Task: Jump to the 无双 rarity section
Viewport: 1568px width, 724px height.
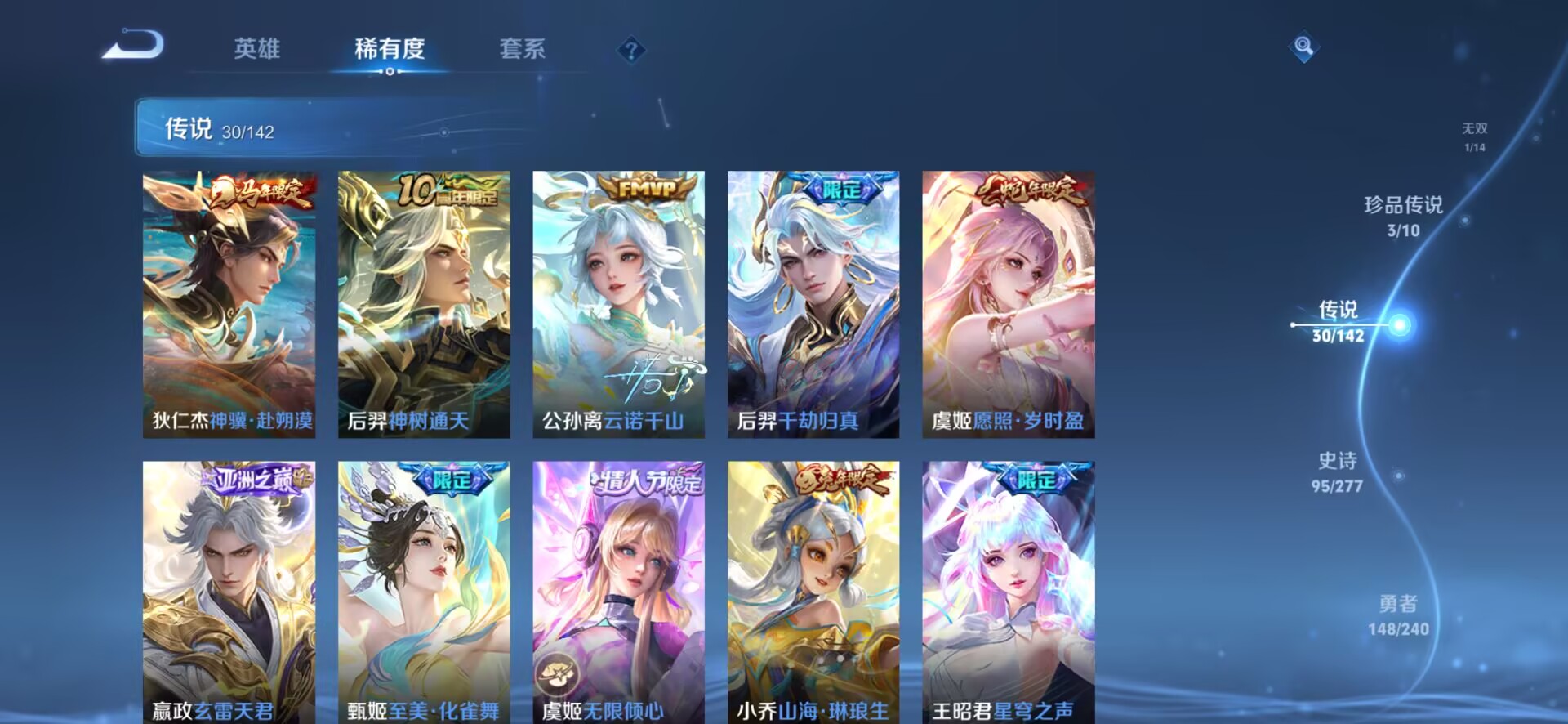Action: (x=1475, y=136)
